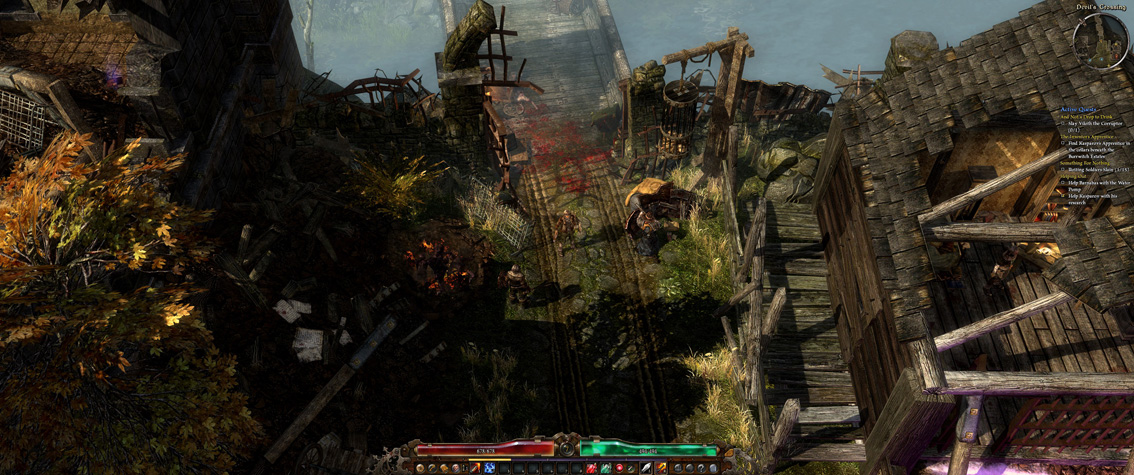Select the 'Helping Out' quest entry

point(1074,177)
